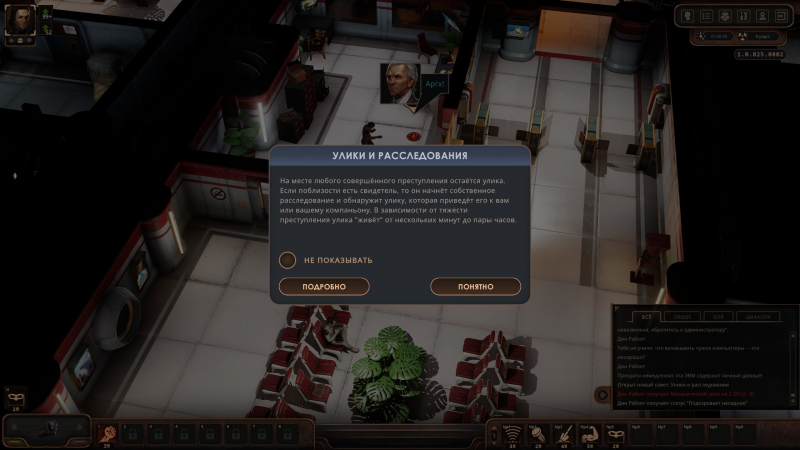Click the ПОДРОБНО button for more details
The height and width of the screenshot is (450, 800).
tap(324, 287)
